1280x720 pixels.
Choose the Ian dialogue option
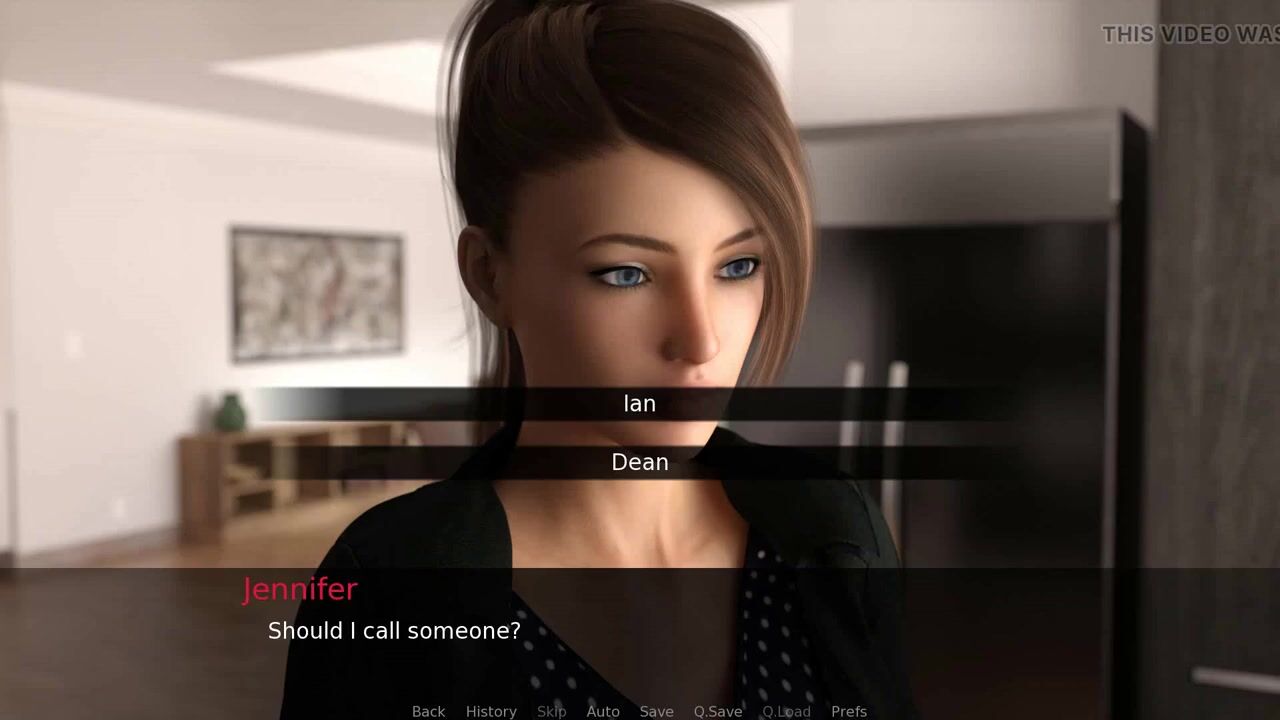pyautogui.click(x=640, y=403)
